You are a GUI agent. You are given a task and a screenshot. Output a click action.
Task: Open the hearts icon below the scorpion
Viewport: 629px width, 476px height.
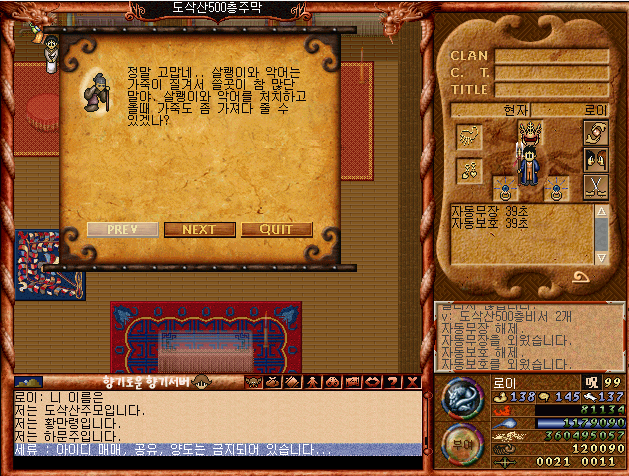[x=469, y=171]
